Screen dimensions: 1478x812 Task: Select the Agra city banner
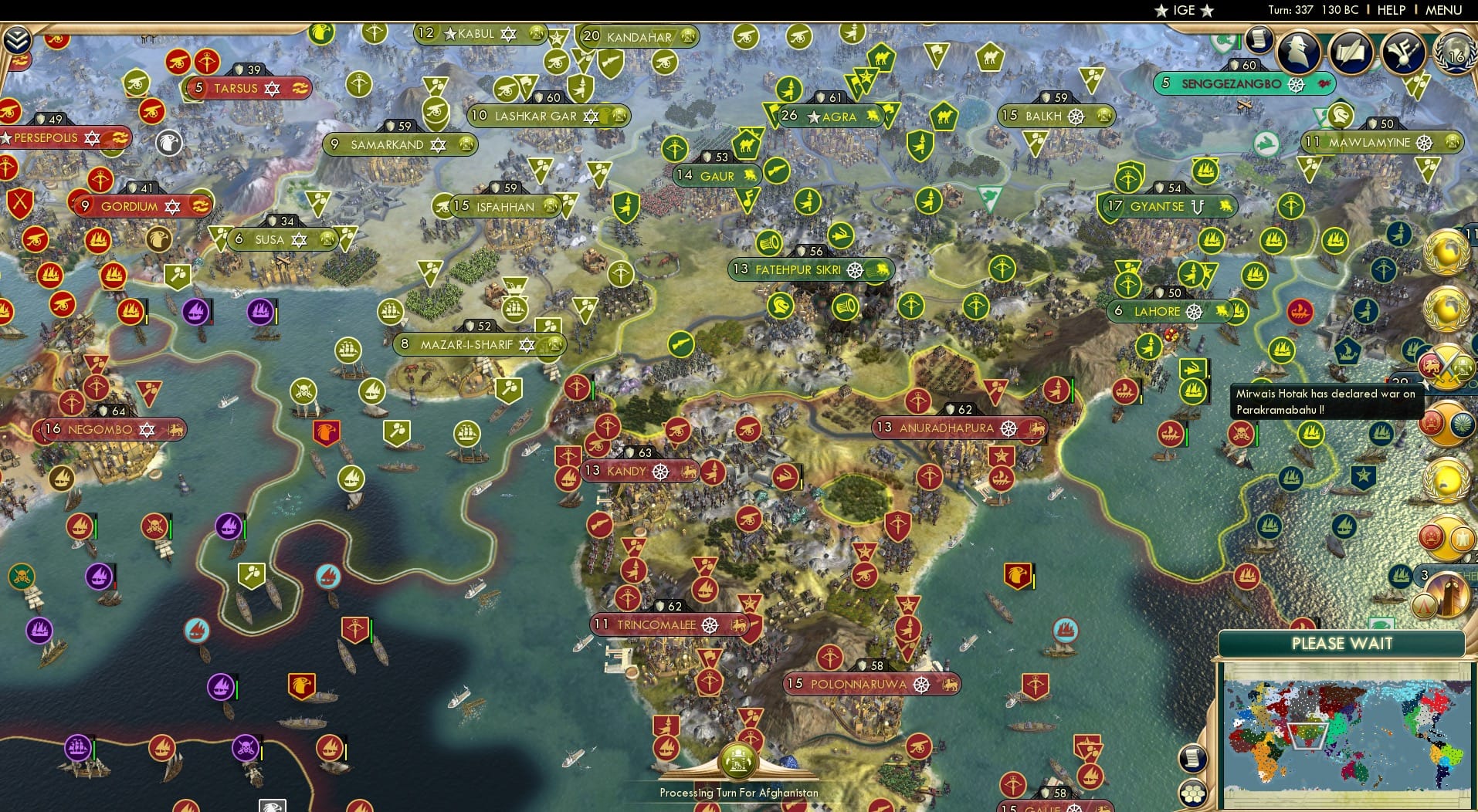[x=840, y=117]
